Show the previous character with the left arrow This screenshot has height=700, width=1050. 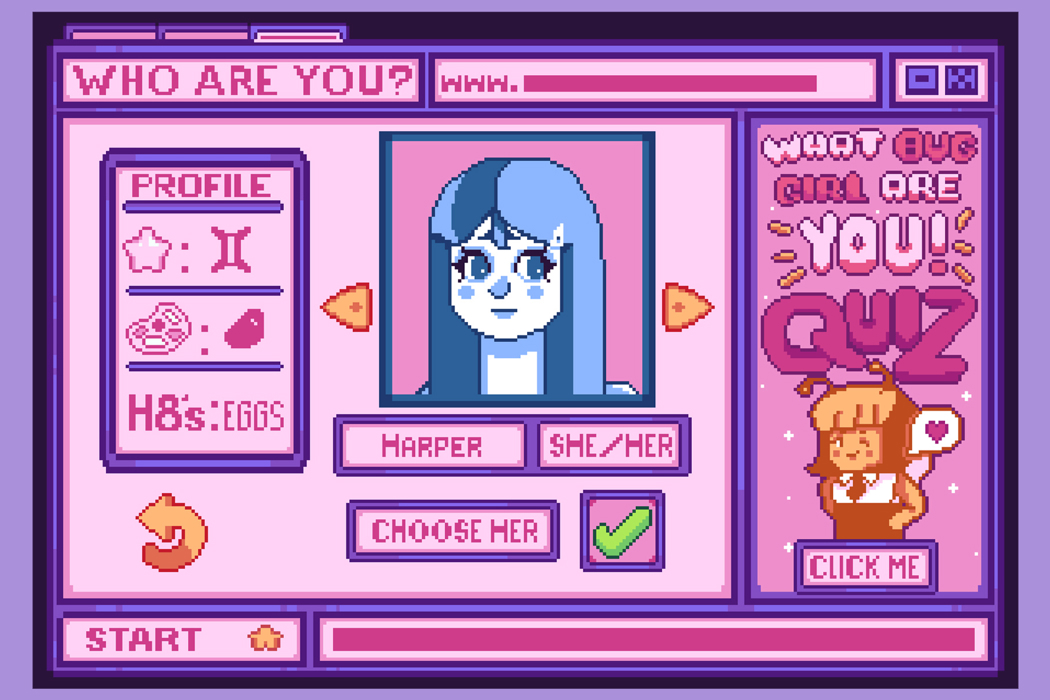pos(347,307)
